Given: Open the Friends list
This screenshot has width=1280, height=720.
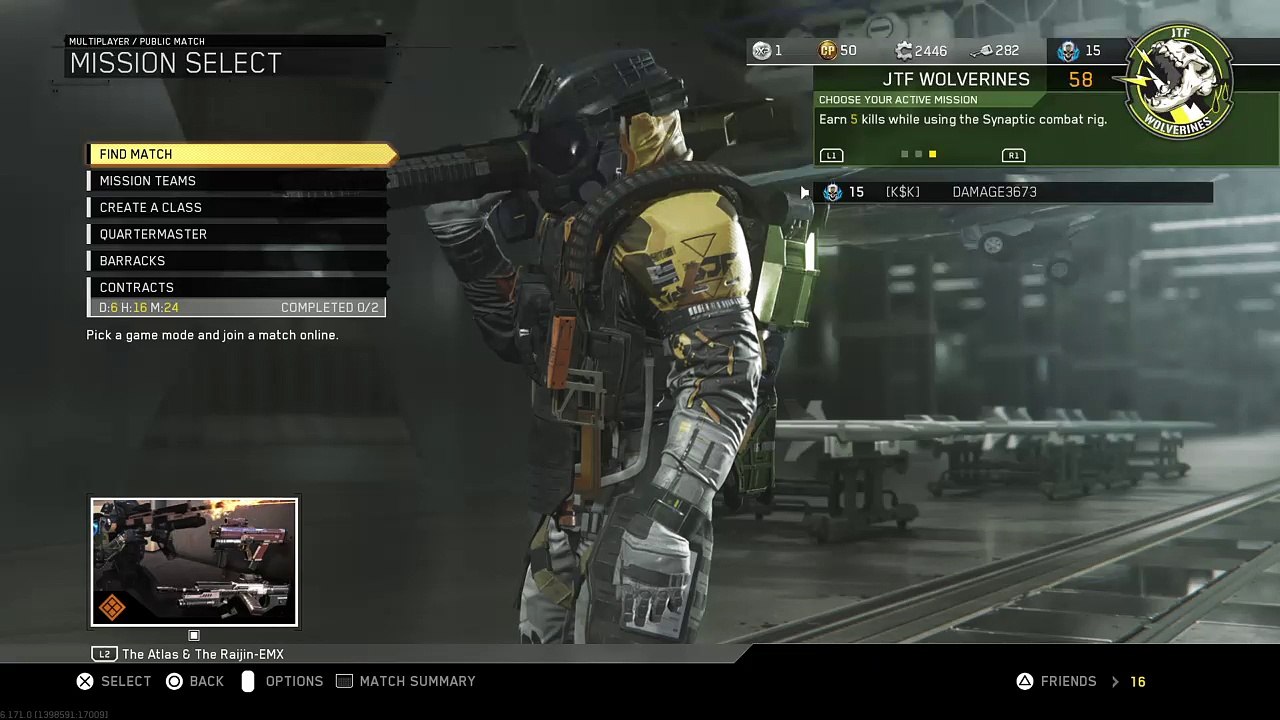Looking at the screenshot, I should [x=1068, y=681].
